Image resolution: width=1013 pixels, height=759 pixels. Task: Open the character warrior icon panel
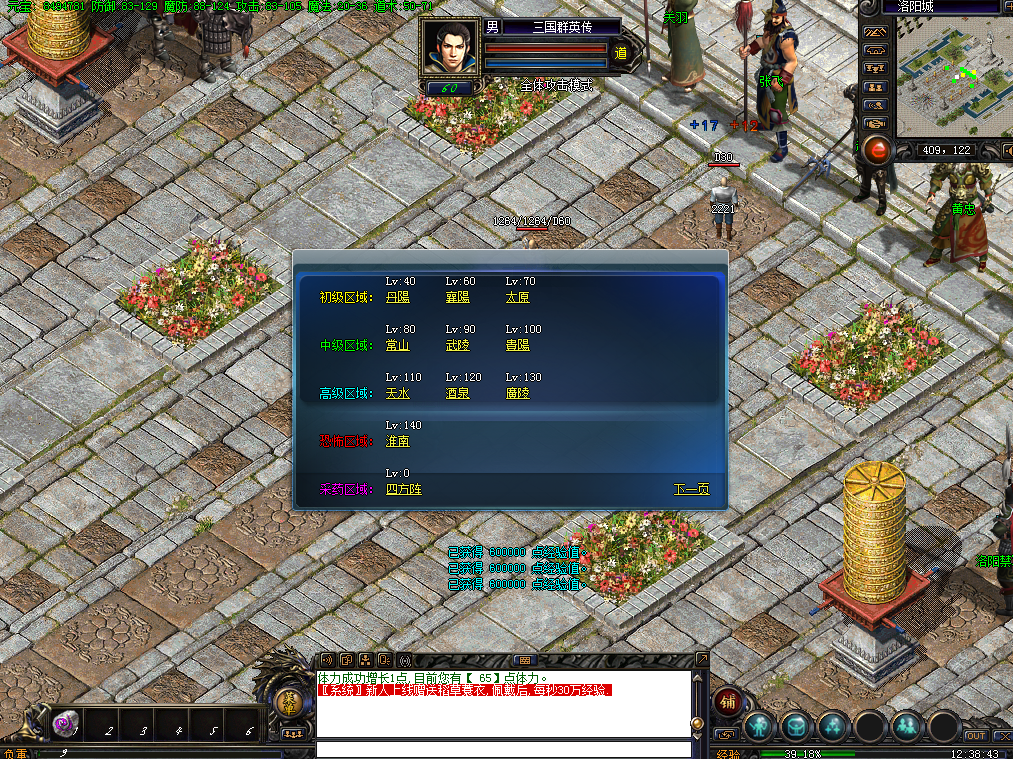760,726
